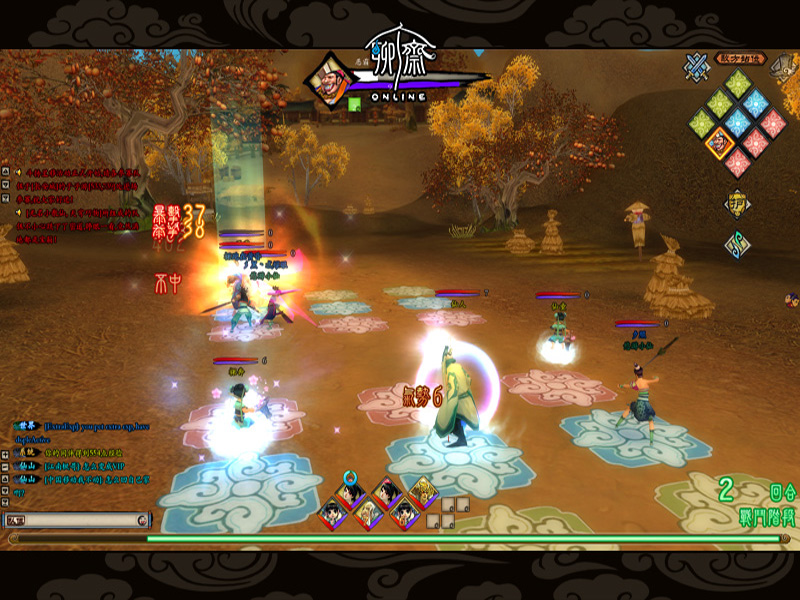Image resolution: width=800 pixels, height=600 pixels.
Task: Select the bearded warrior tile in formation grid
Action: (719, 143)
